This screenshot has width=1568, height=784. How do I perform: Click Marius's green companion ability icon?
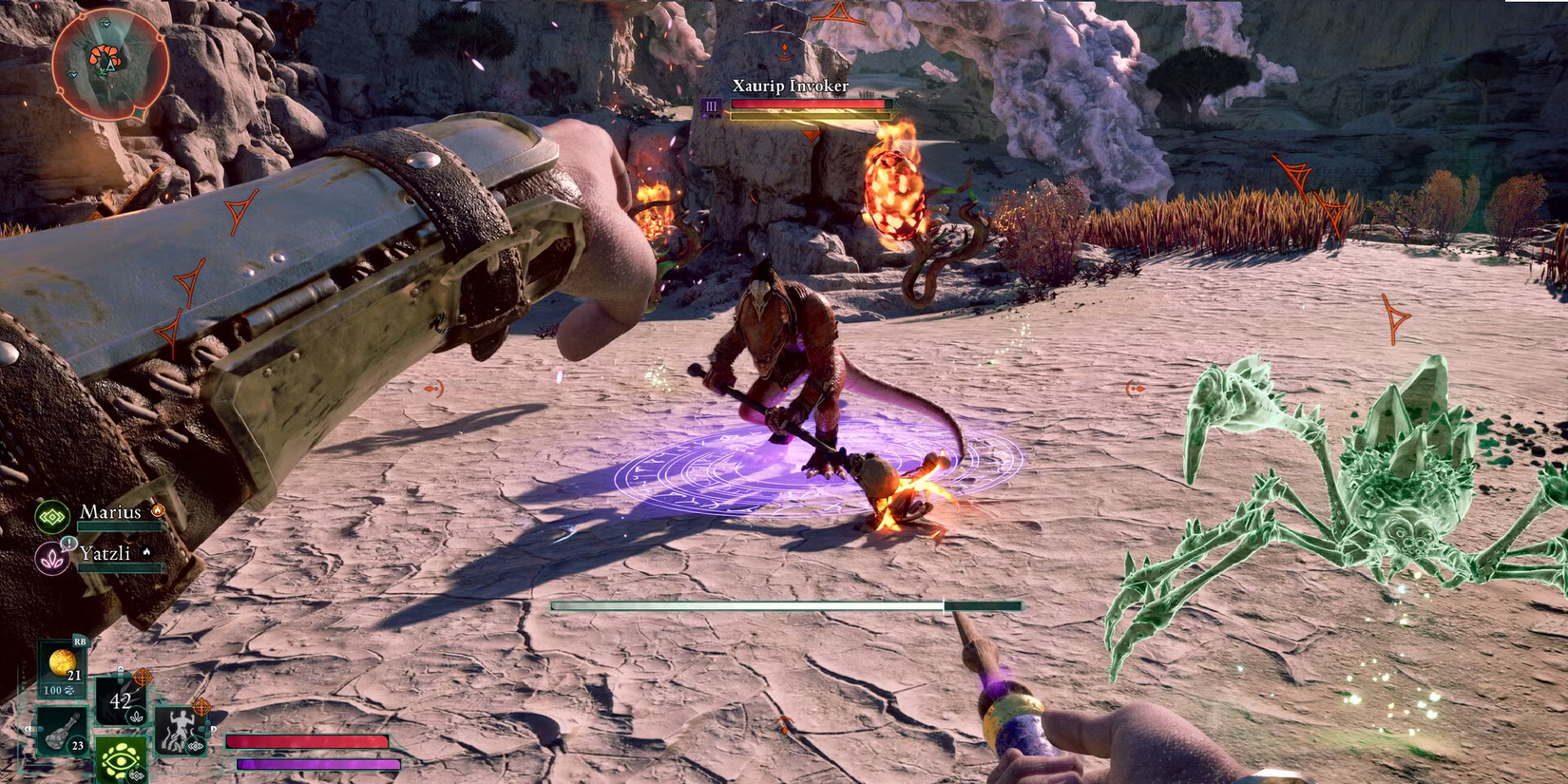[x=51, y=516]
